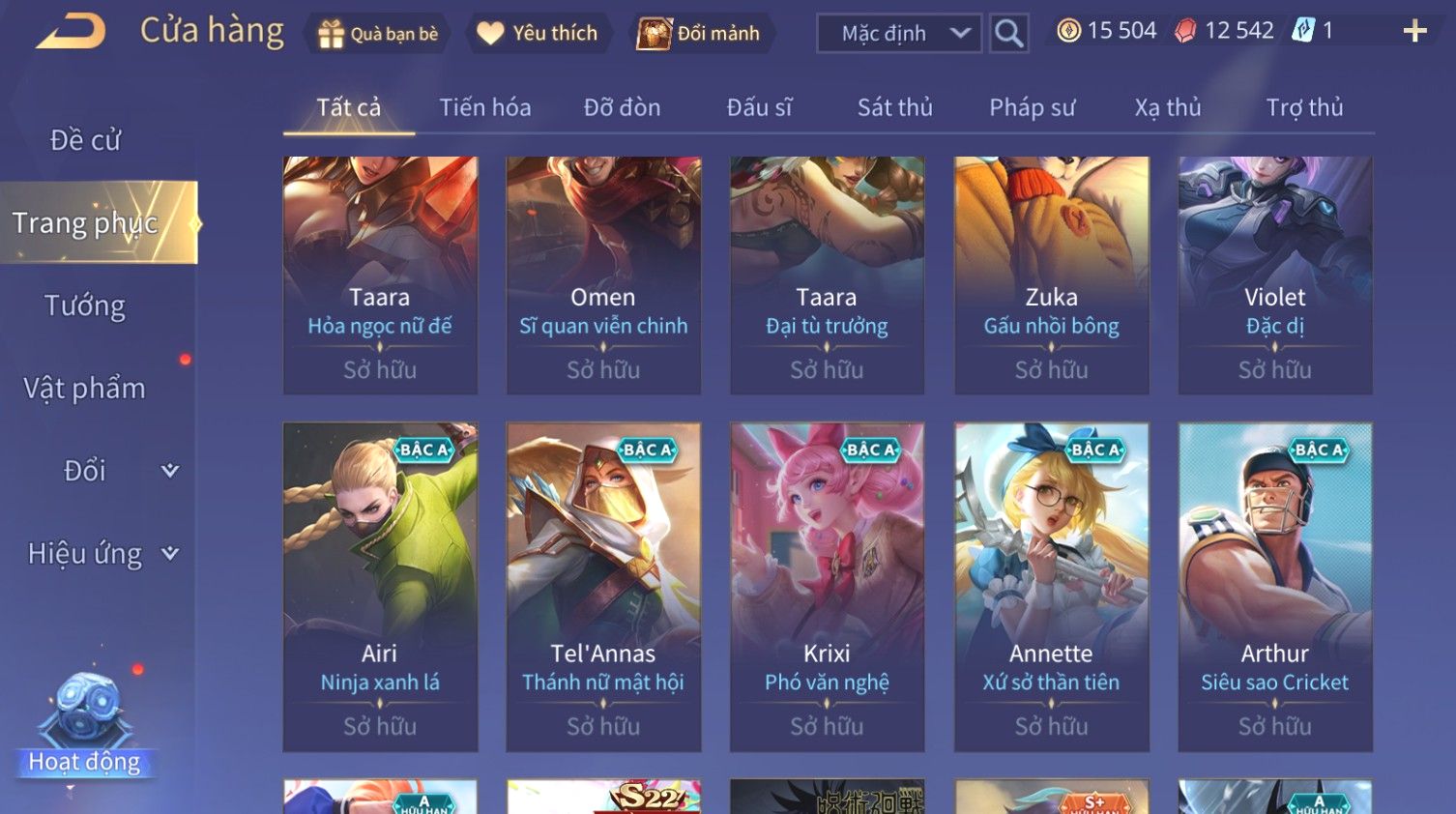Open the Đề cử section
Image resolution: width=1456 pixels, height=814 pixels.
[x=85, y=140]
